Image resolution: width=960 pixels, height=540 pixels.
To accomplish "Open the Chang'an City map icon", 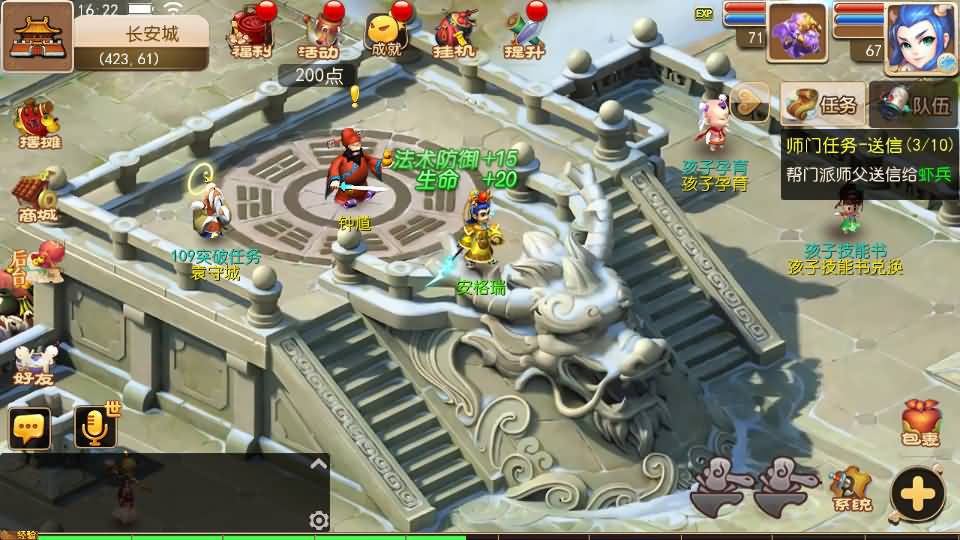I will [37, 36].
